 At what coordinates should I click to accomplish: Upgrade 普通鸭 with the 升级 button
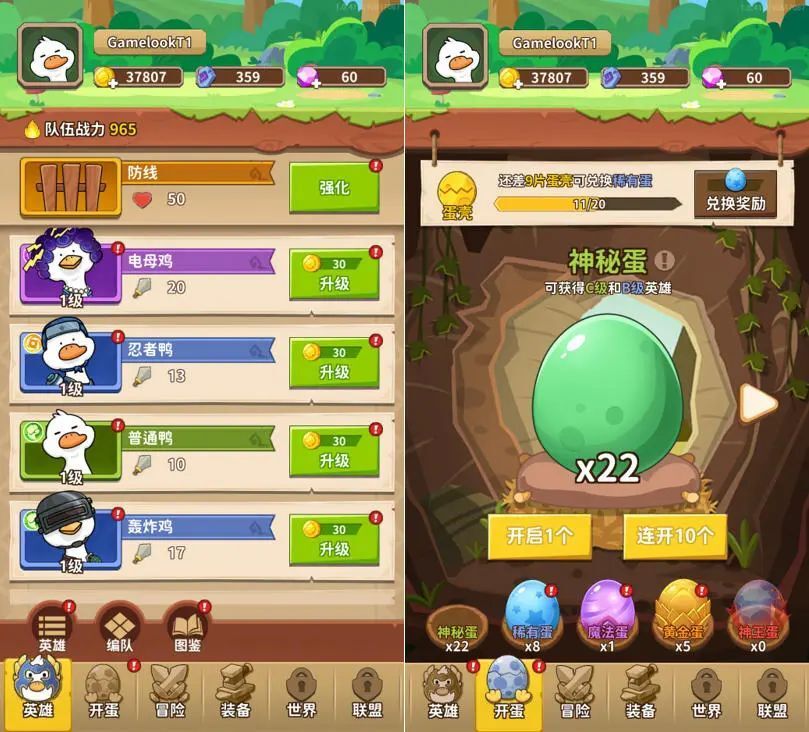pos(334,451)
